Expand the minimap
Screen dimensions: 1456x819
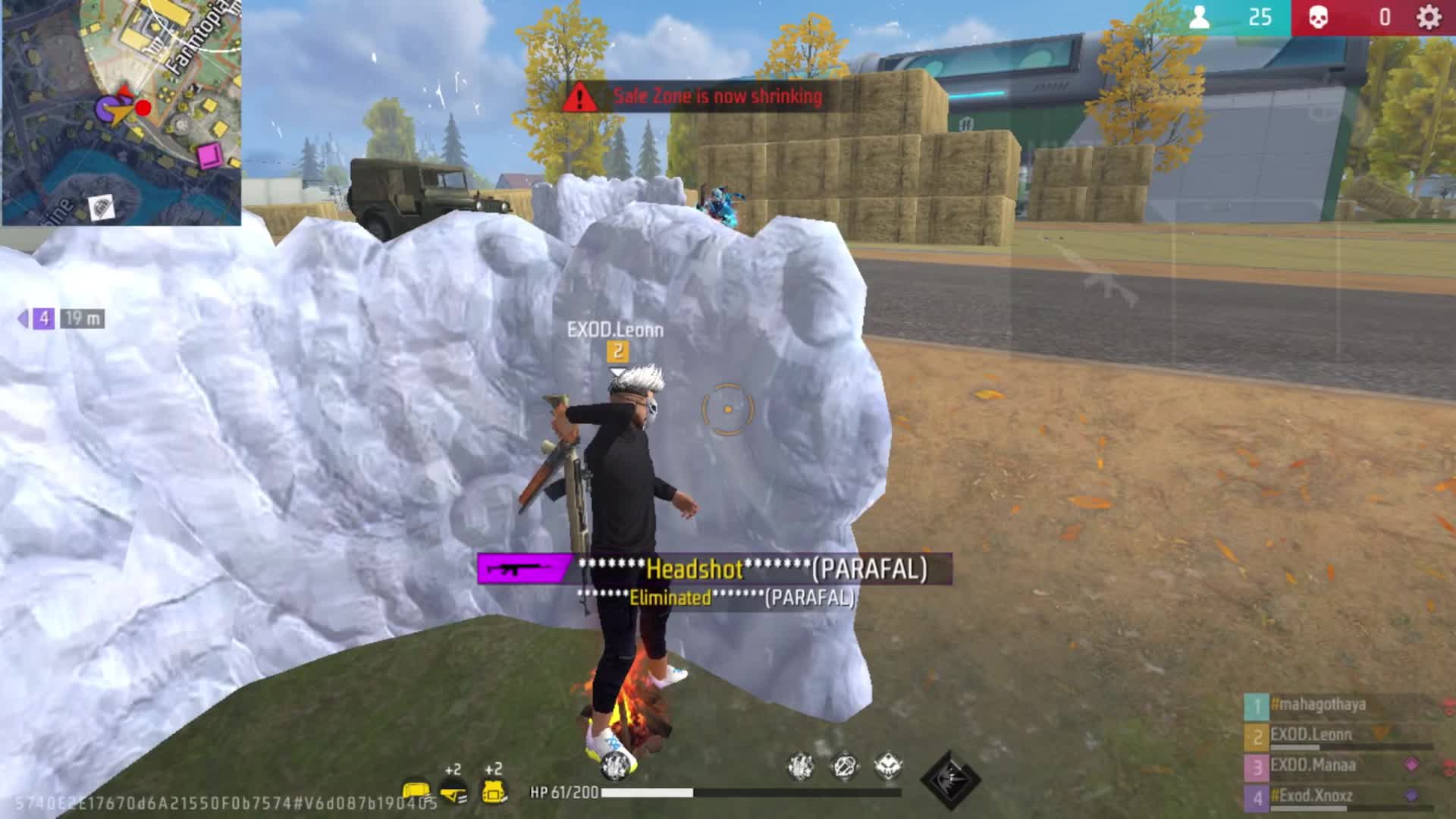[x=121, y=112]
